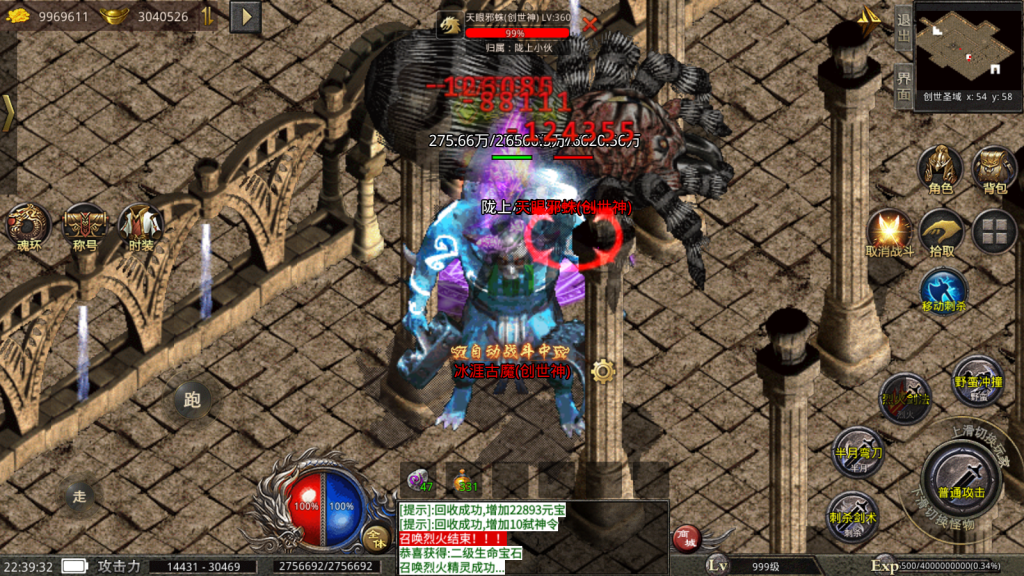Toggle the 界面 interface button
The image size is (1024, 576).
tap(903, 86)
